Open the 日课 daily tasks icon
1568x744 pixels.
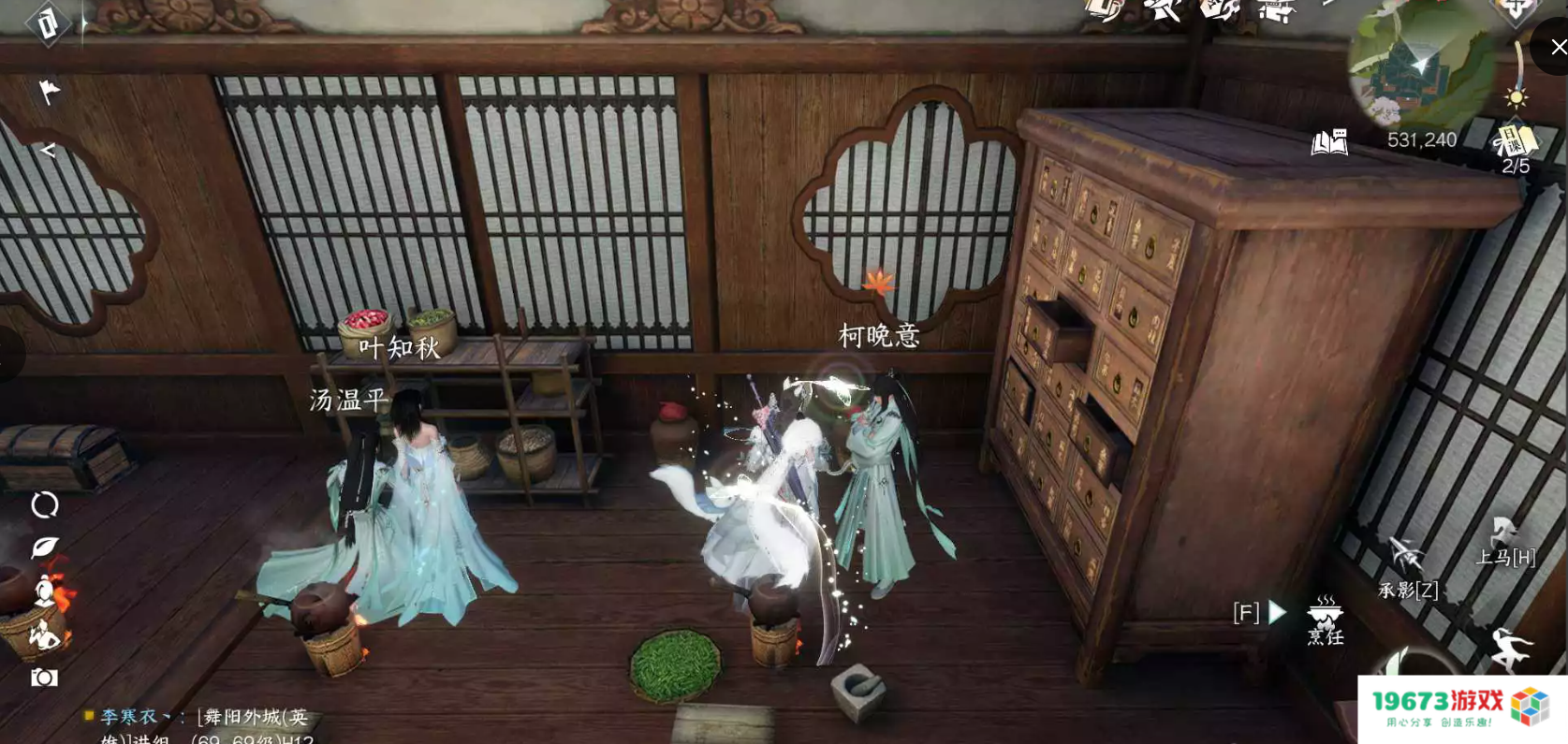[1515, 141]
